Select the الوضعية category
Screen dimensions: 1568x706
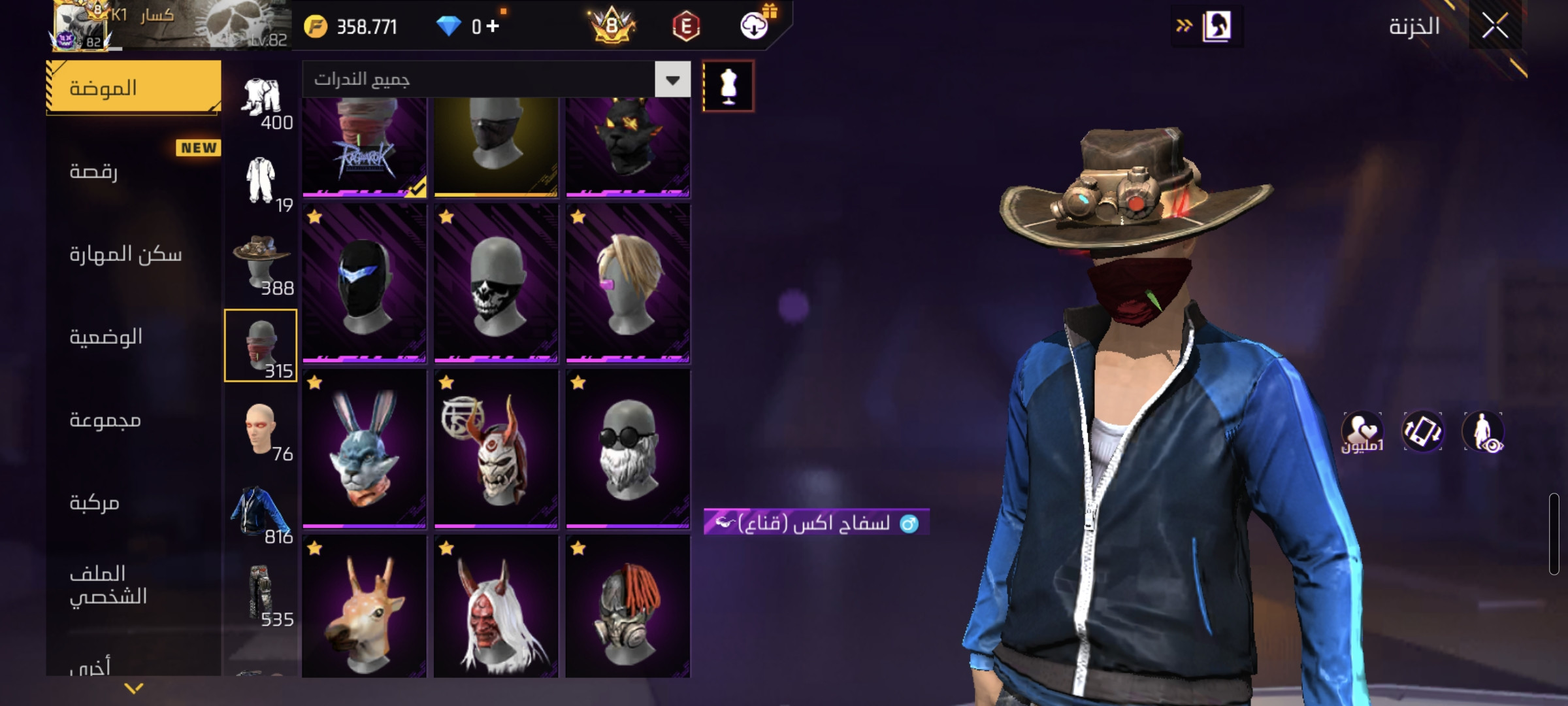tap(134, 337)
